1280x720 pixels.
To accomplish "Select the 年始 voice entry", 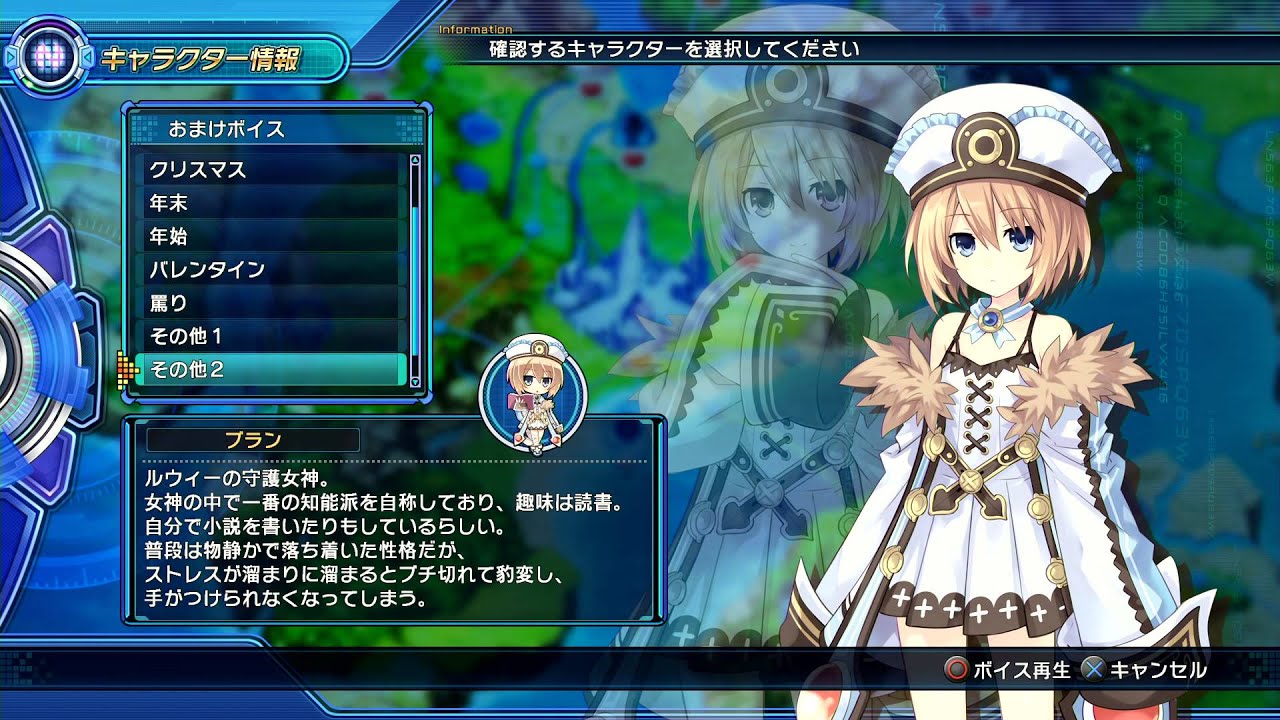I will tap(270, 237).
